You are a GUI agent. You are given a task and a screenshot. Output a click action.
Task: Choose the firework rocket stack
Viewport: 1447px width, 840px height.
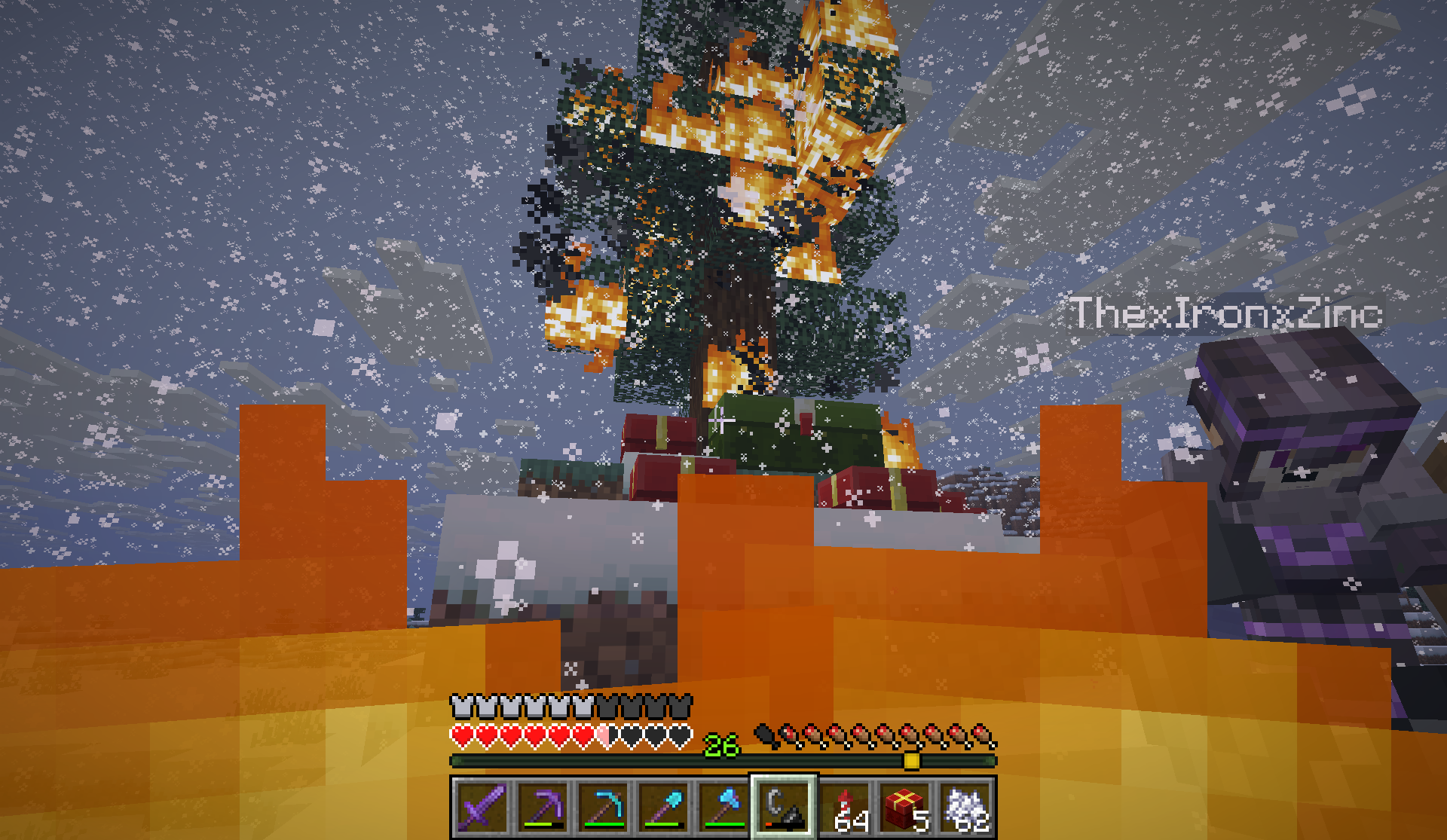click(x=844, y=808)
